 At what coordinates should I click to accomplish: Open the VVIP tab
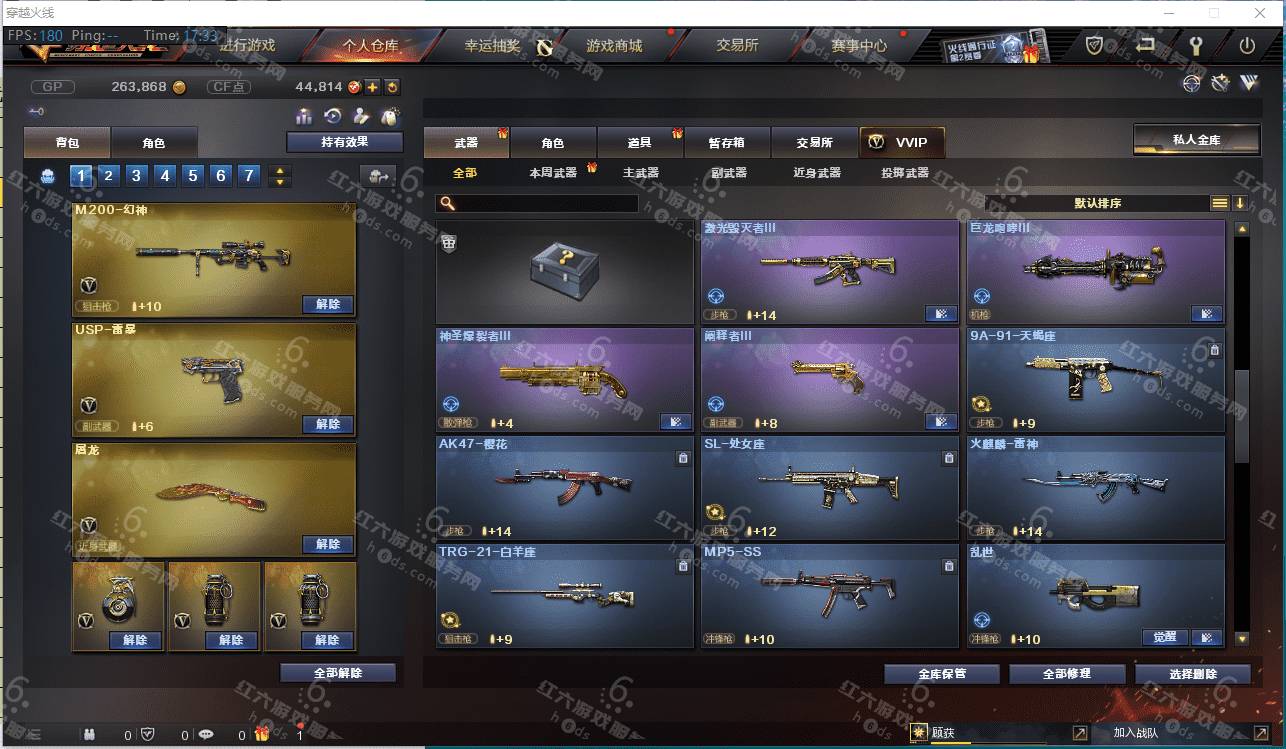[x=901, y=143]
